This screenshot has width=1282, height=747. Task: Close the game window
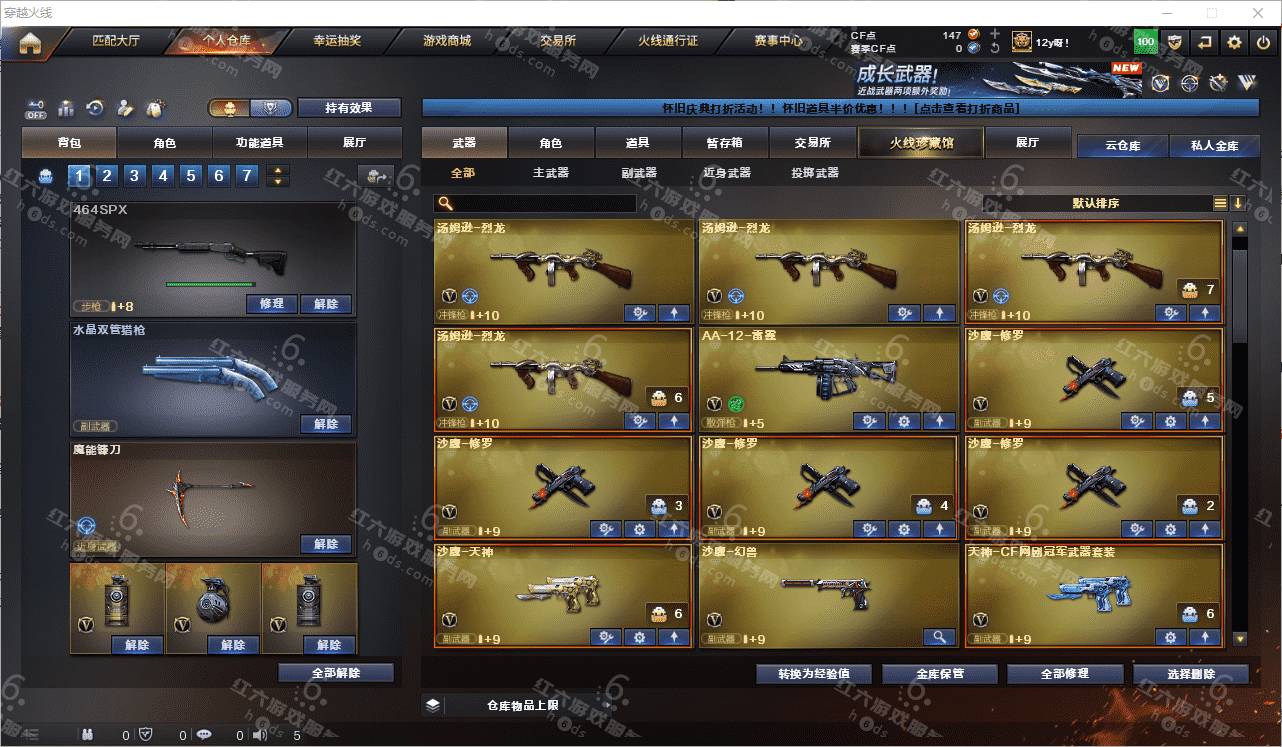click(1258, 13)
